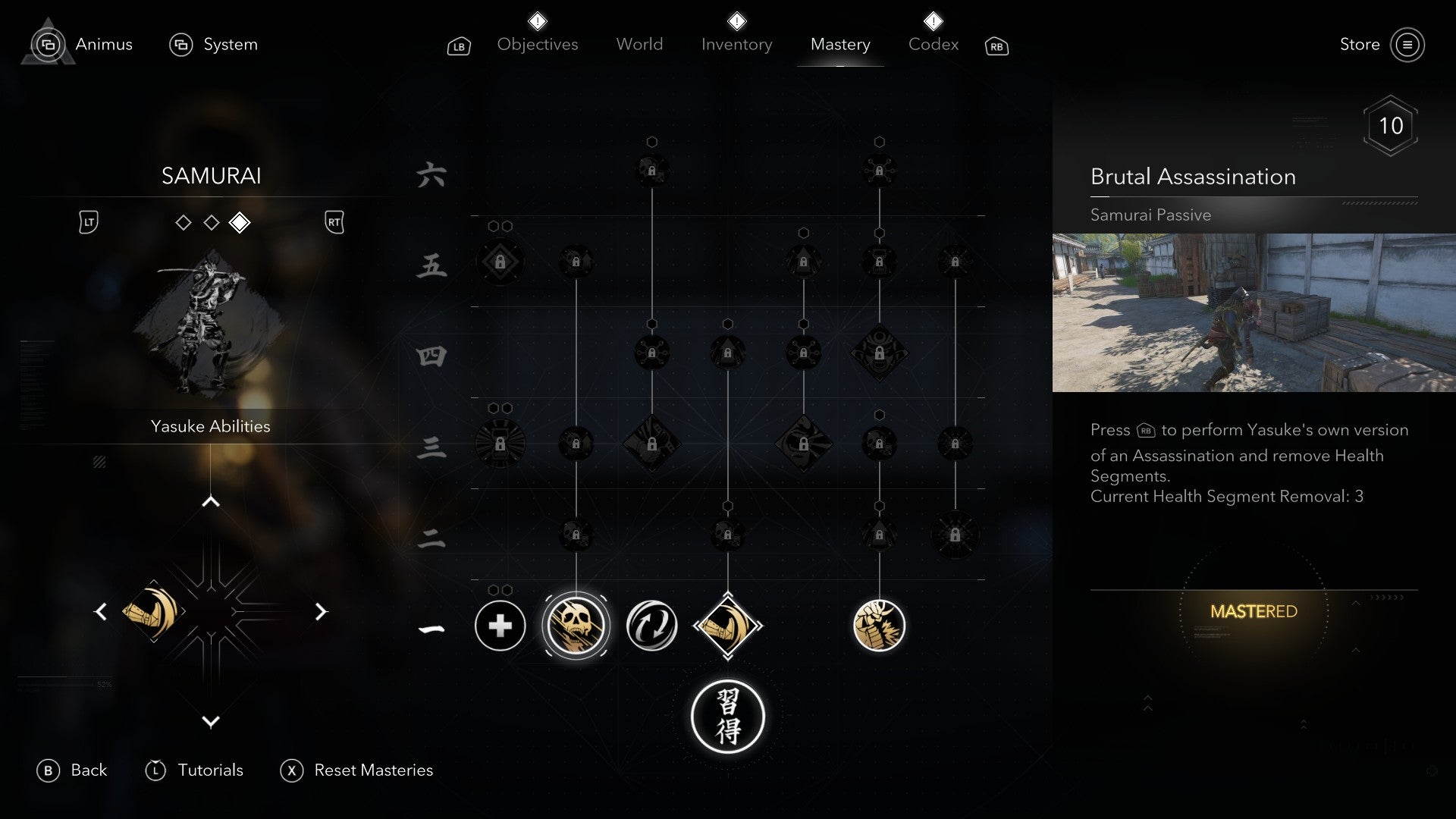Screen dimensions: 1456x819
Task: Select the first diamond weapon category
Action: point(183,222)
